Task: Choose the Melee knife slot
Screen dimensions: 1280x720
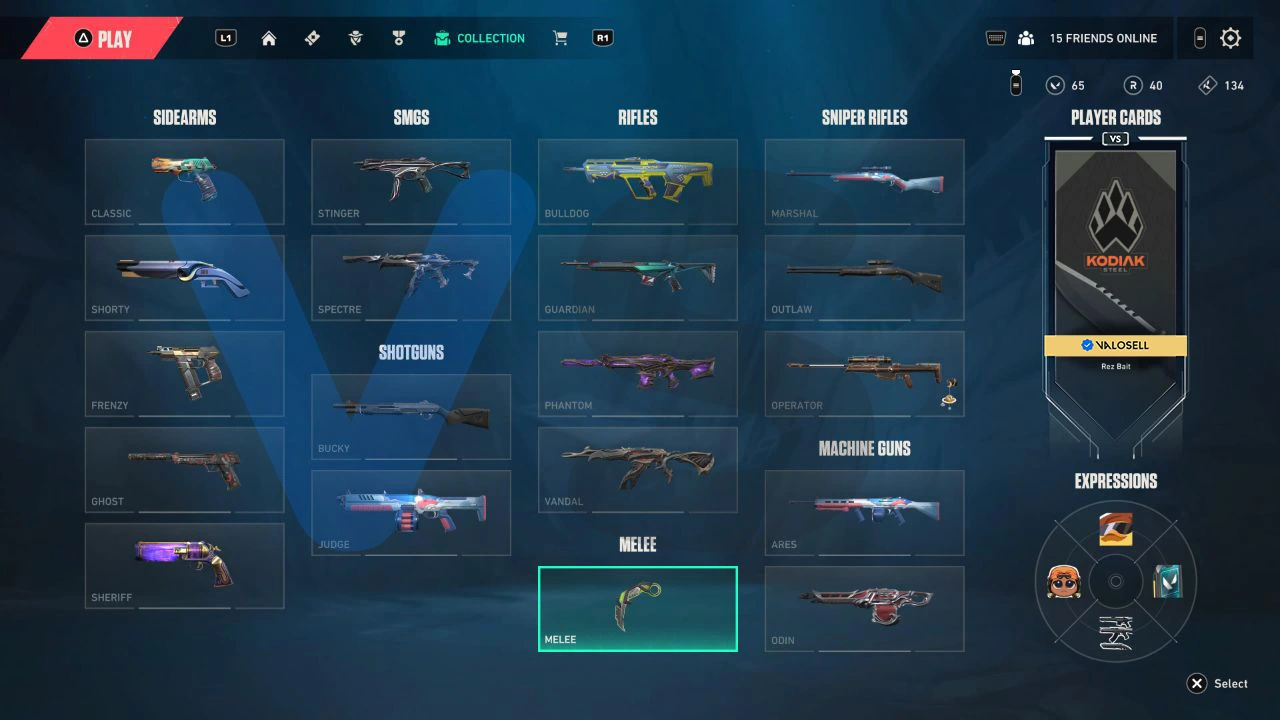Action: [638, 608]
